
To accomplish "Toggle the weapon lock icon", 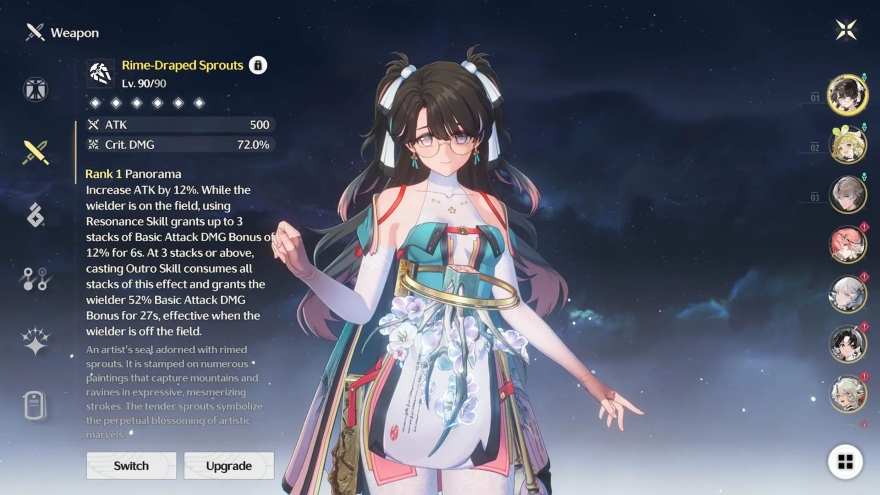I will pos(258,65).
